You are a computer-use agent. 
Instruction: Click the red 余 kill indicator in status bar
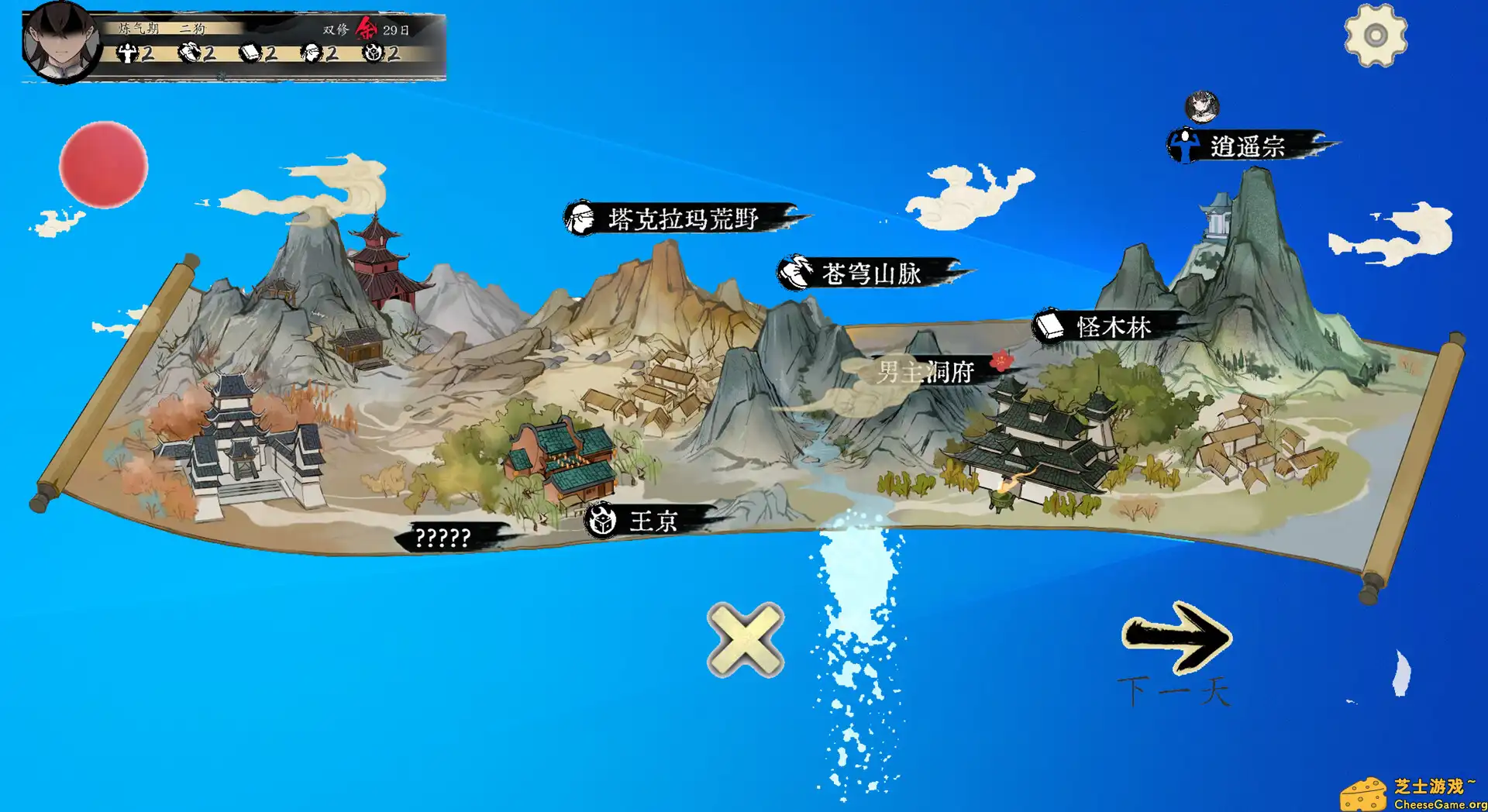tap(365, 30)
